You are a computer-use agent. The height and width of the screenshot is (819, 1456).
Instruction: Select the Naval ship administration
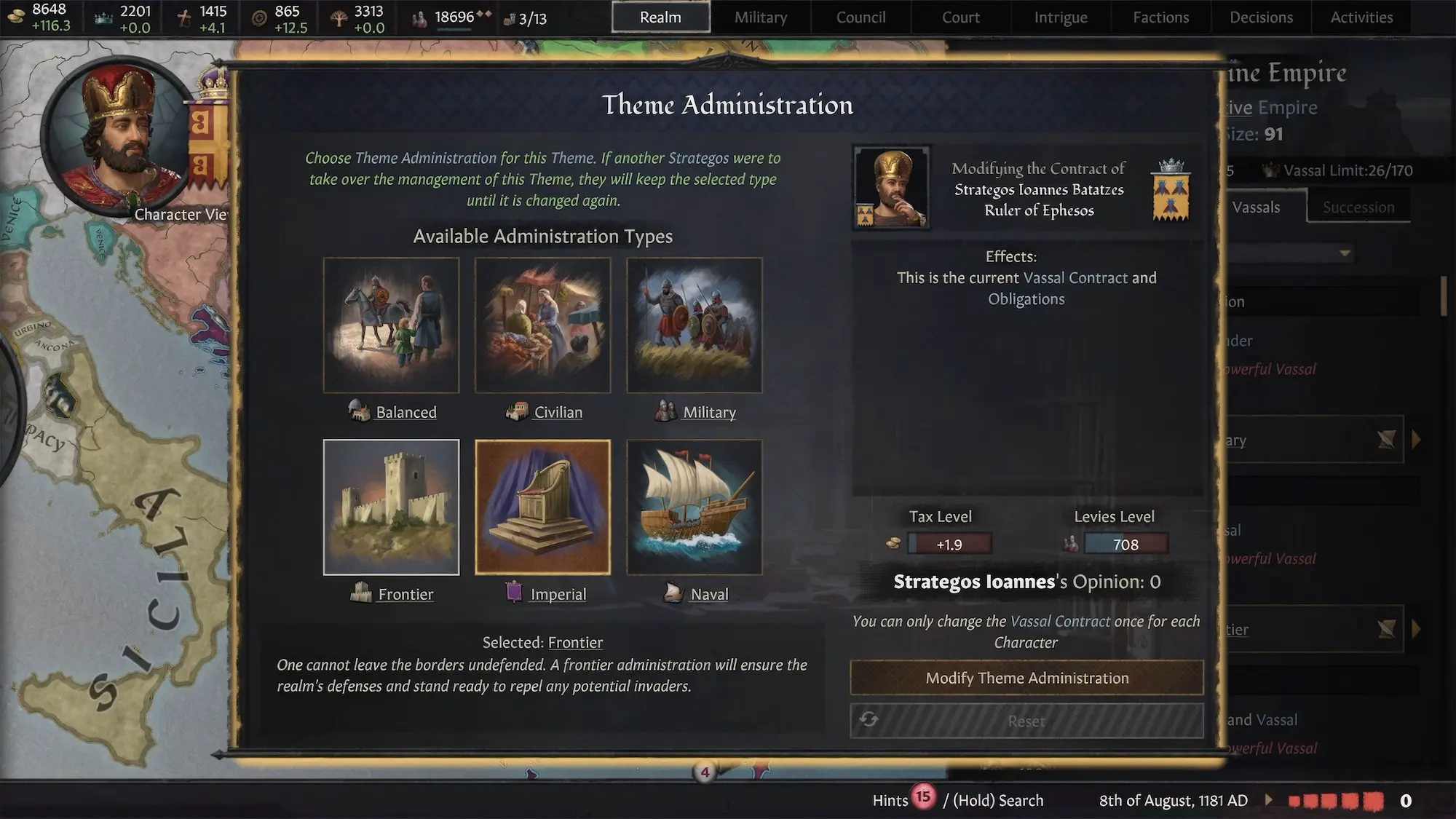(x=694, y=507)
